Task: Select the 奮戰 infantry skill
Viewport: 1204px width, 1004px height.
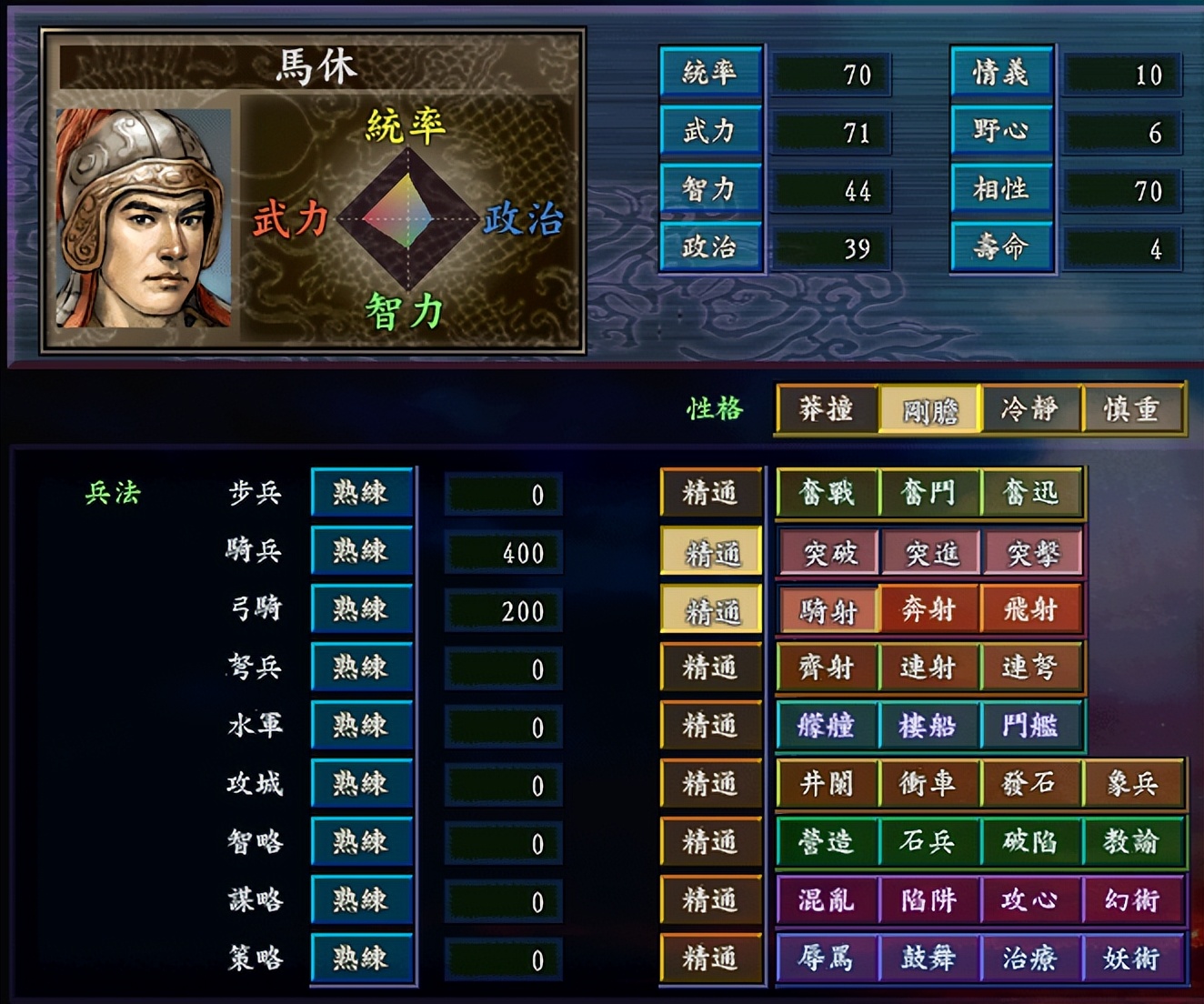Action: [x=826, y=494]
